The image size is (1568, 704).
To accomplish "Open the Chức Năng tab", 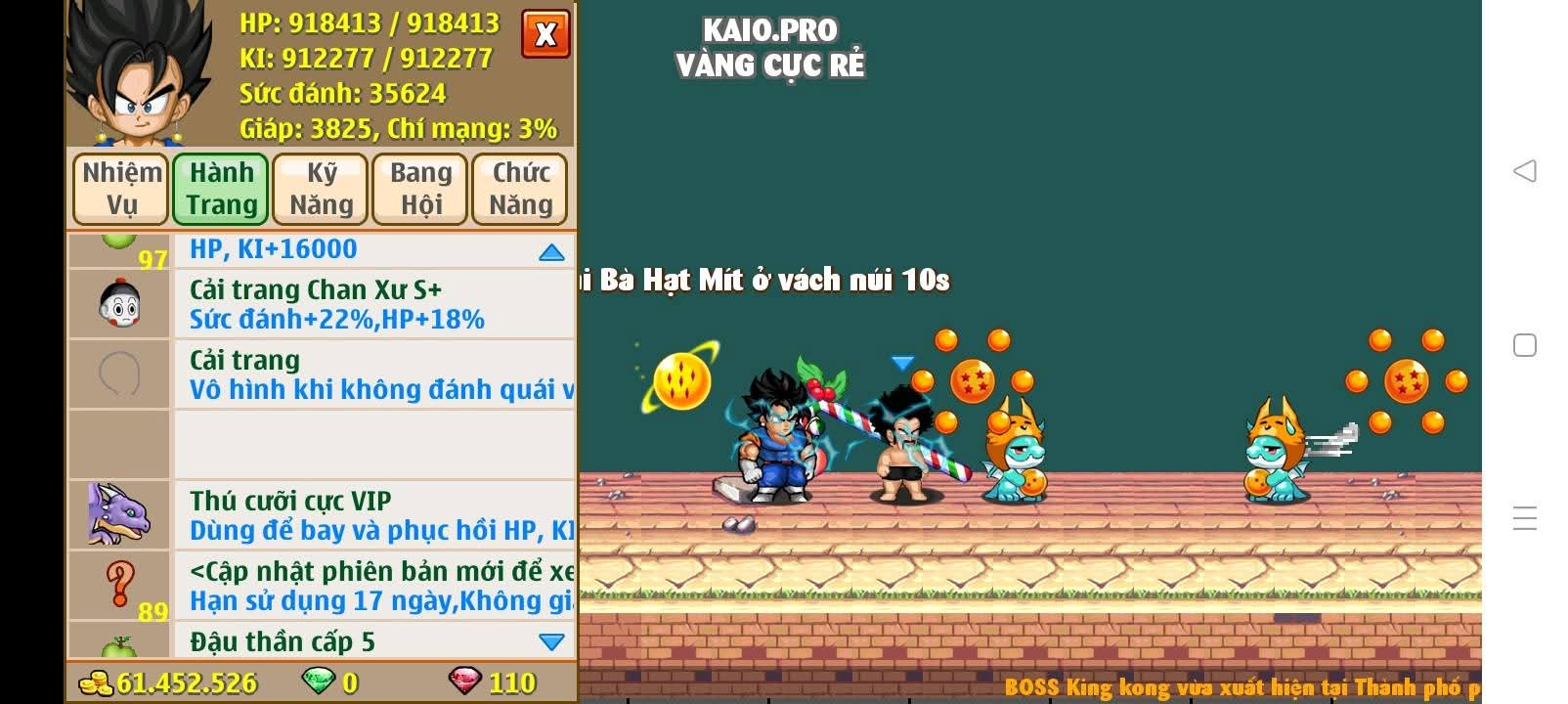I will click(x=519, y=189).
